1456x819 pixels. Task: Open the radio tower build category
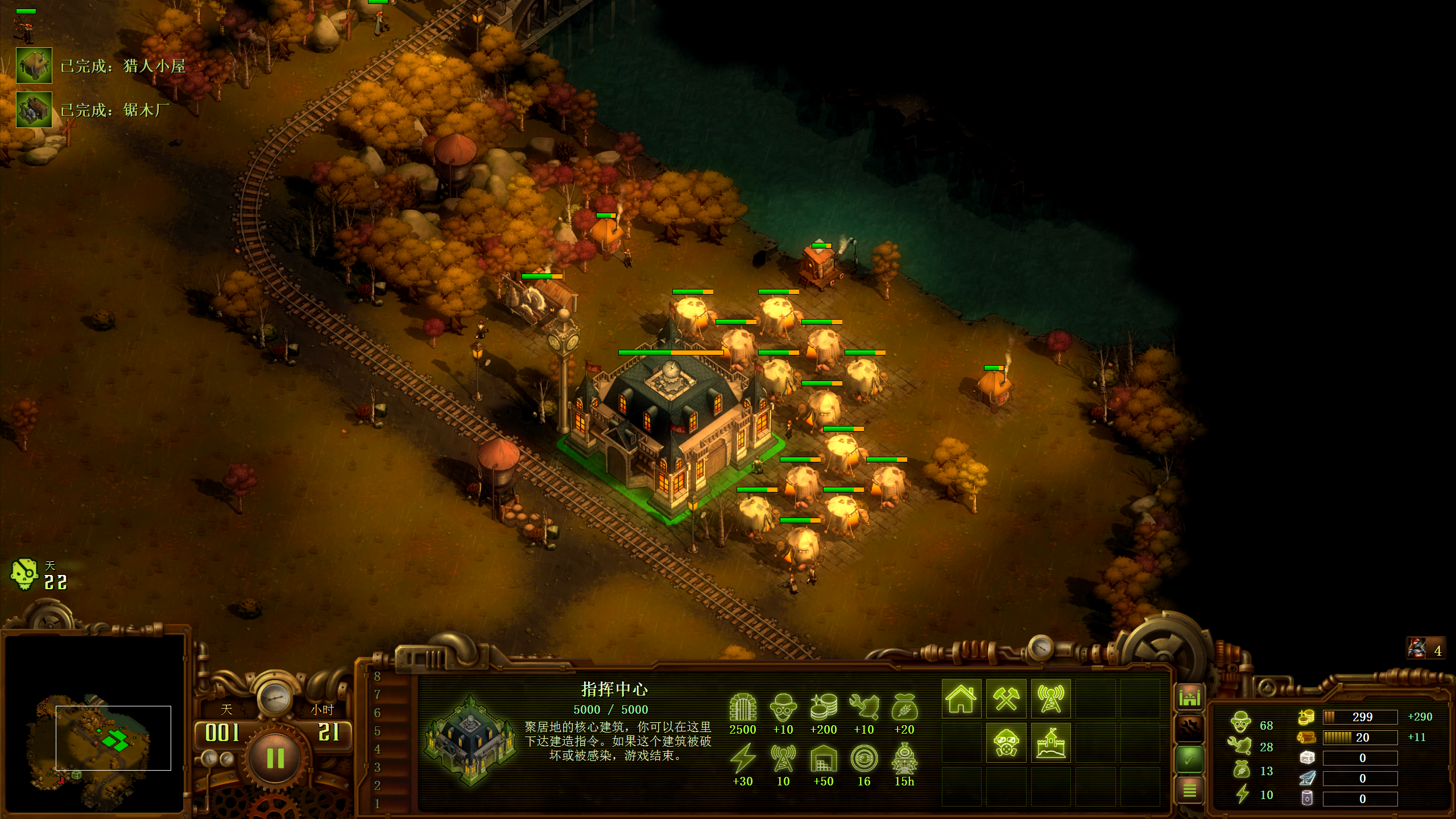[1050, 698]
